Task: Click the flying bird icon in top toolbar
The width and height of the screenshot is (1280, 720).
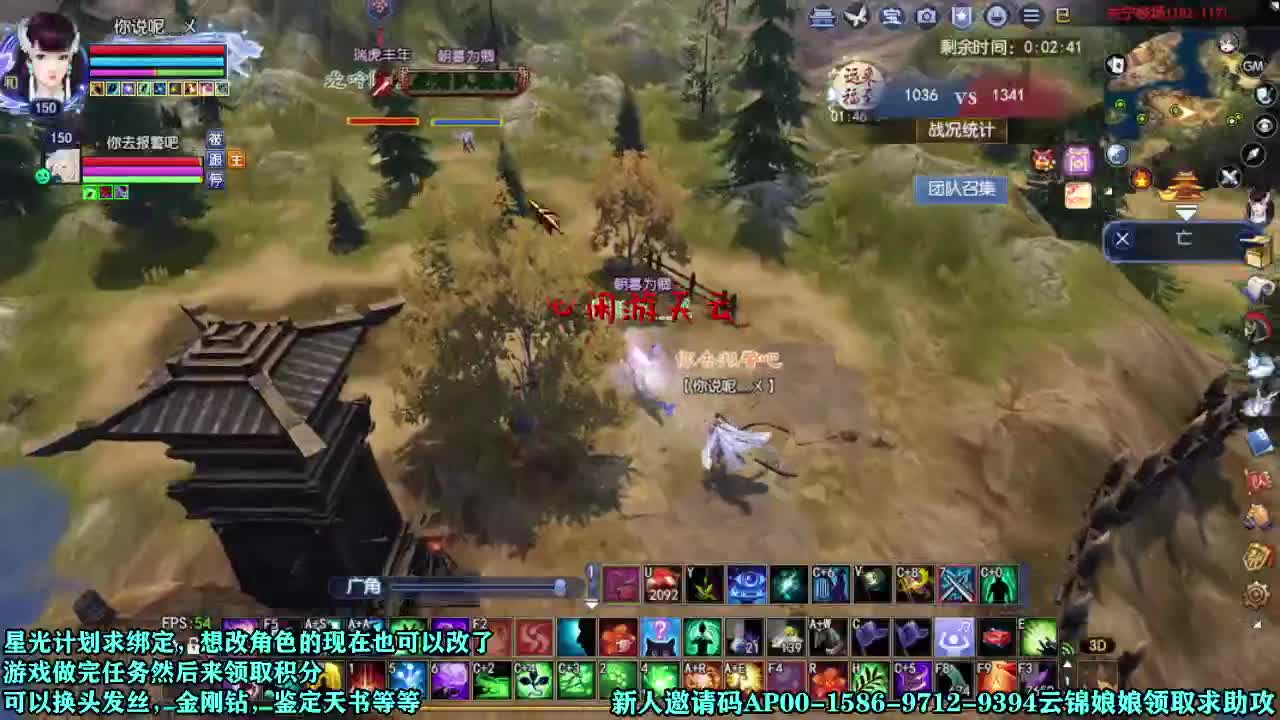Action: coord(855,17)
